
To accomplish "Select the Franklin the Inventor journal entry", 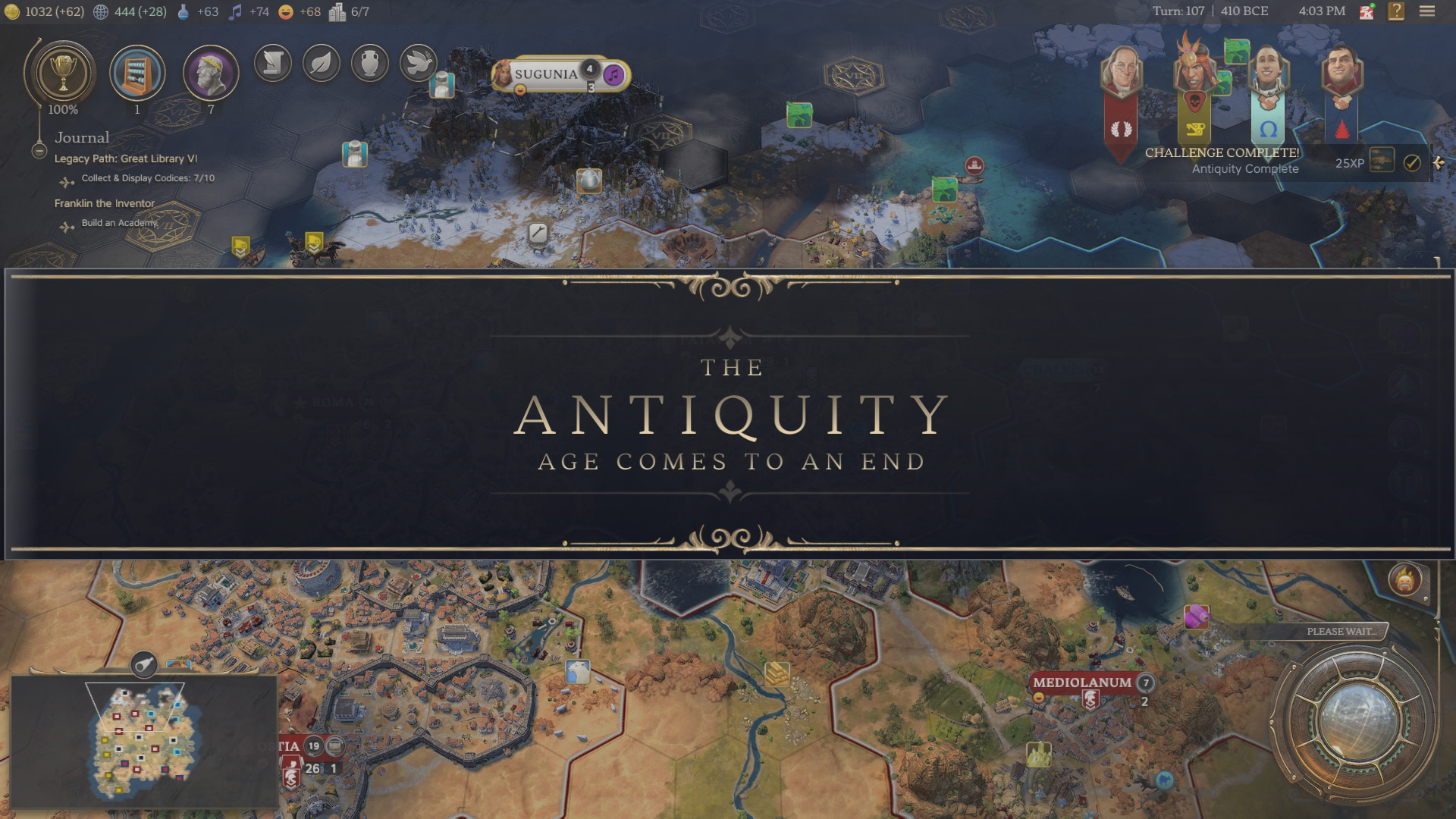I will click(105, 203).
